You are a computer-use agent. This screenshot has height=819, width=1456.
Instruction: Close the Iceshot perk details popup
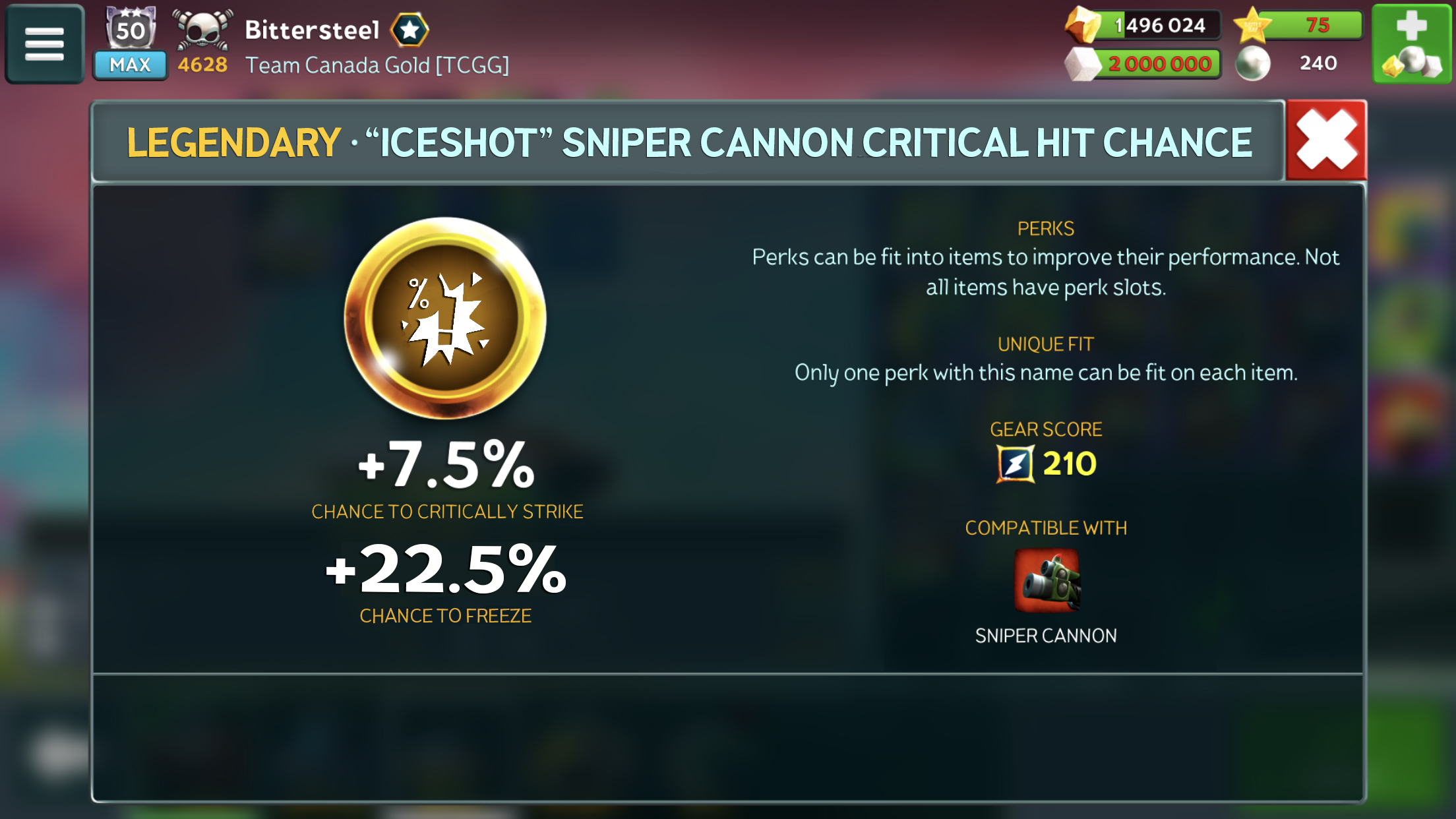pyautogui.click(x=1326, y=140)
